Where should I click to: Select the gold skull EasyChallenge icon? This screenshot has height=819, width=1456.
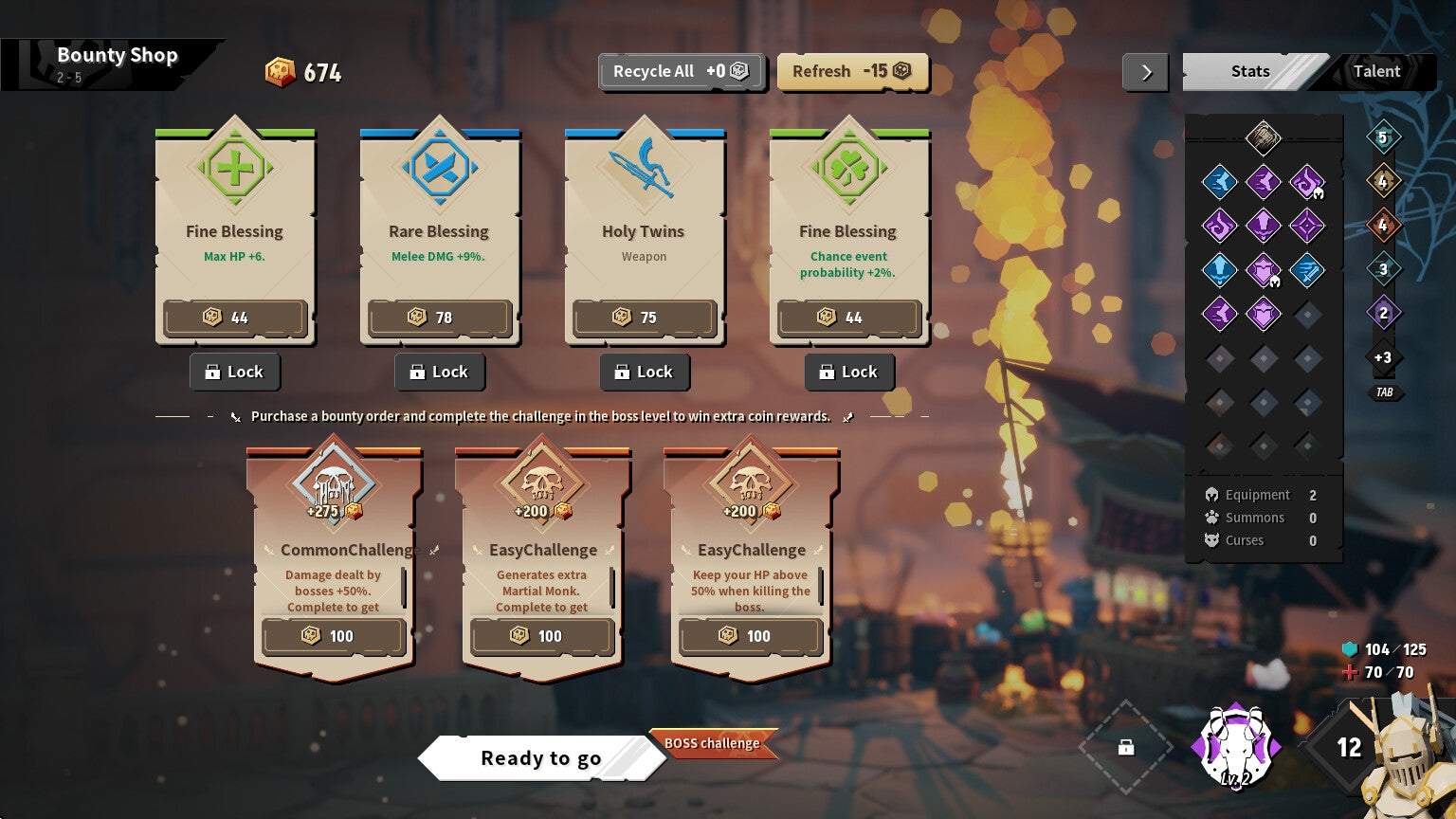click(x=541, y=483)
